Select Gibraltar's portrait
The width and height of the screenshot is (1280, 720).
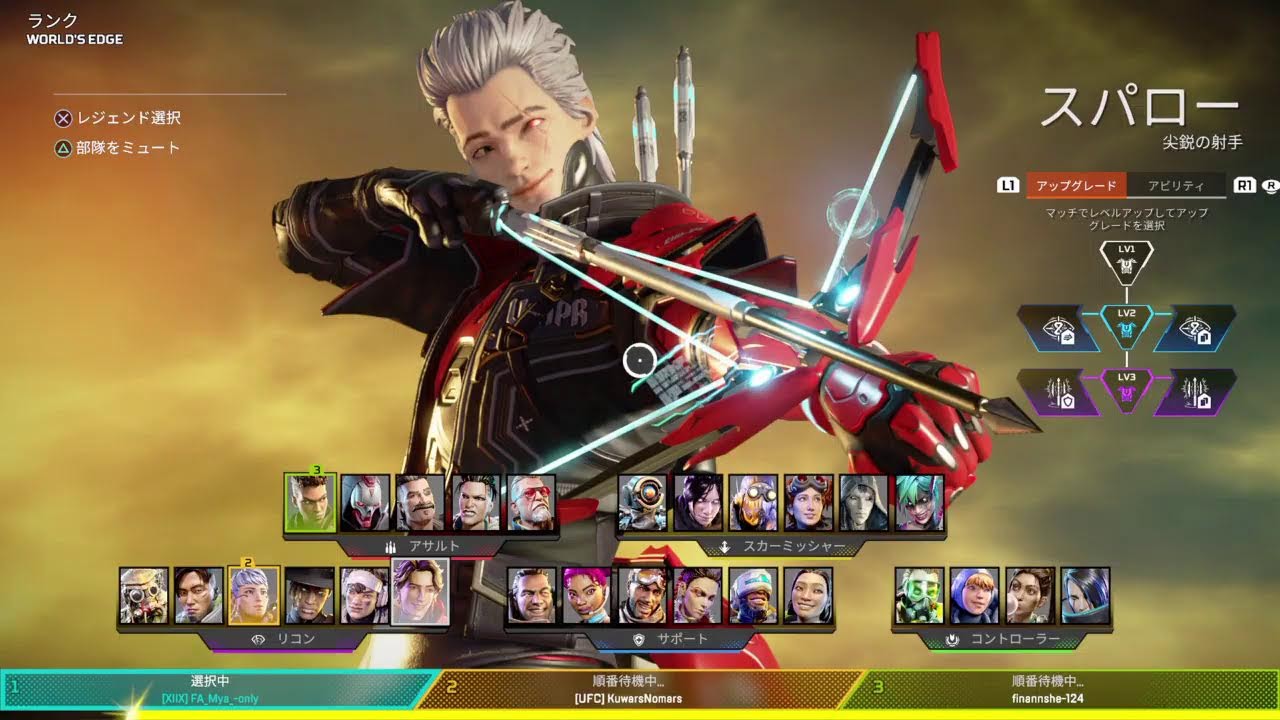click(531, 596)
